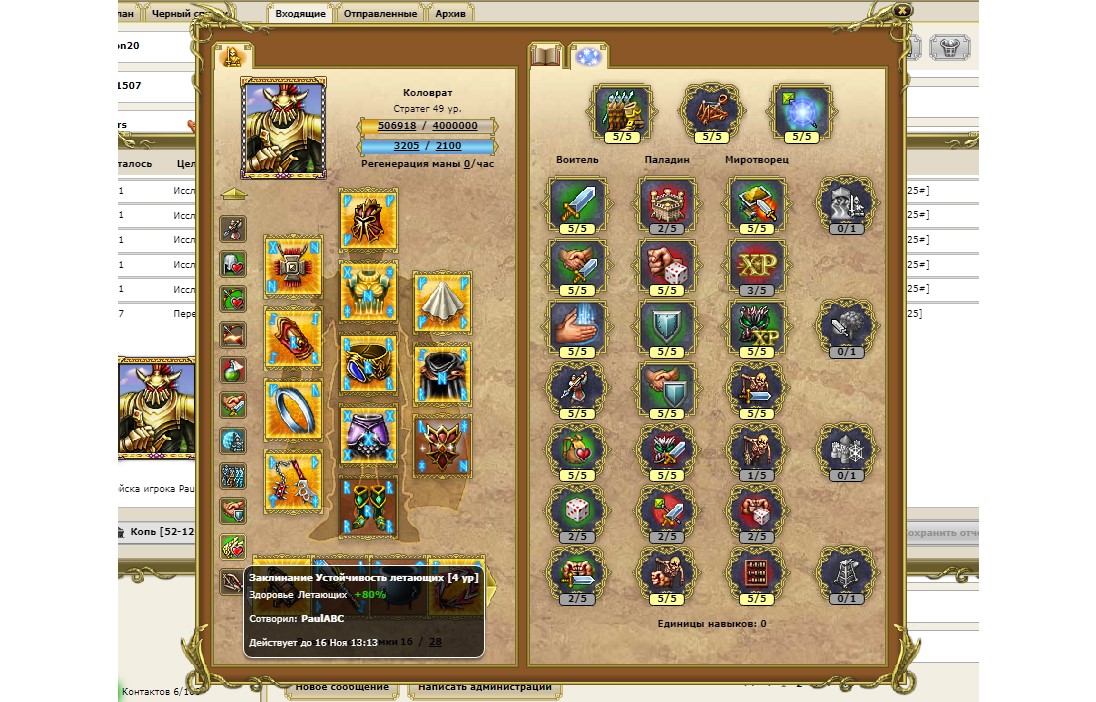Open the Архив tab

tap(451, 14)
